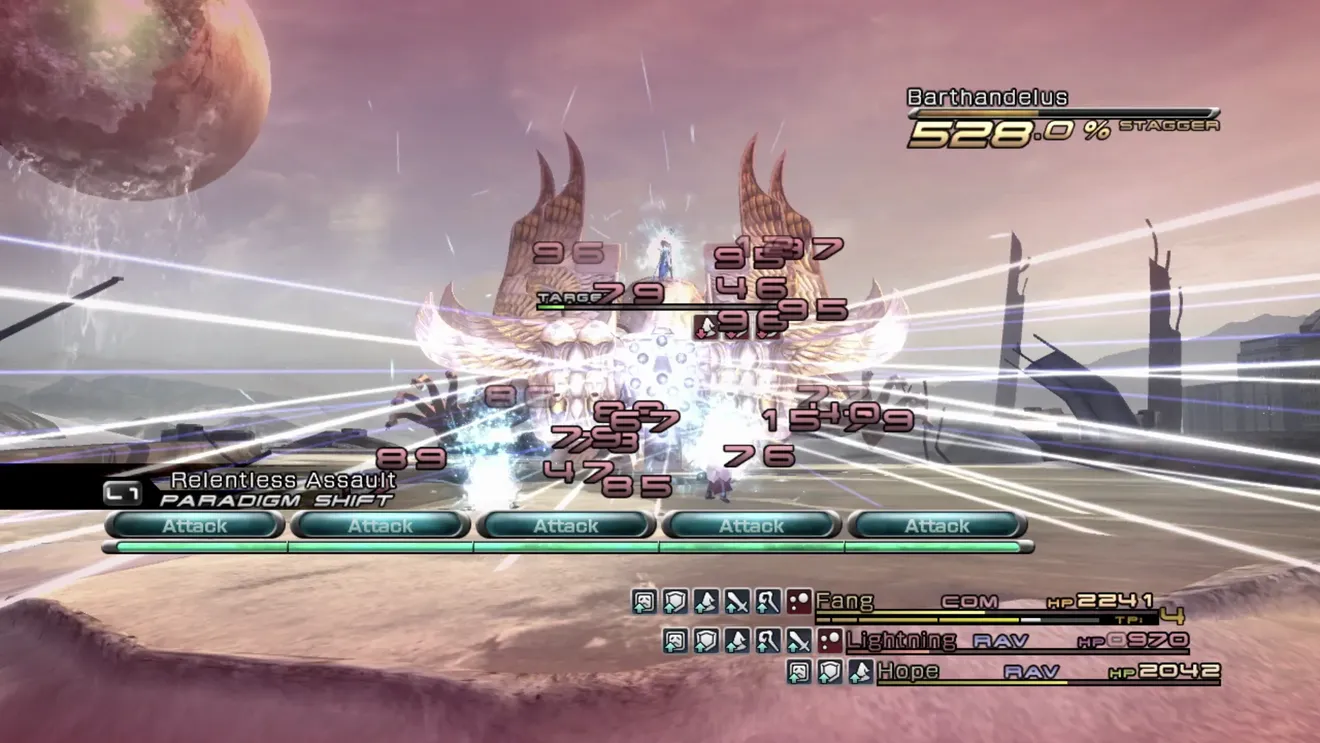Open the Paradigm Shift menu
This screenshot has height=743, width=1320.
tap(275, 500)
